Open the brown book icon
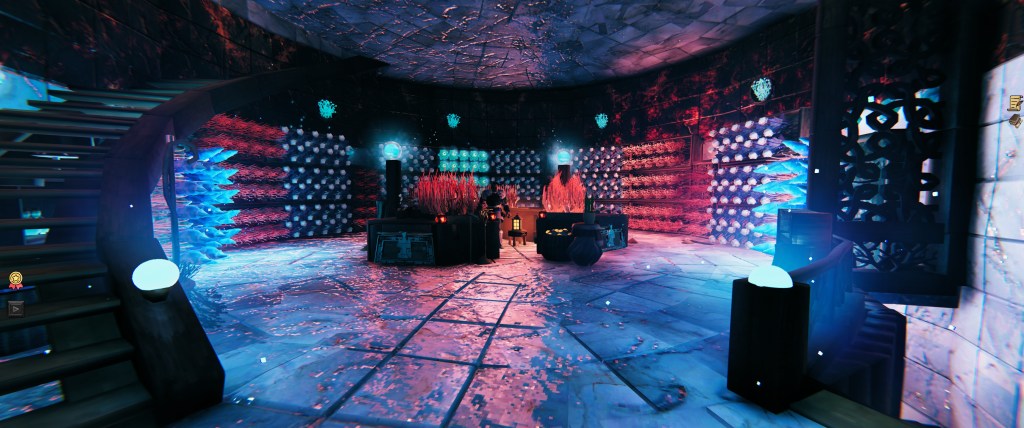The height and width of the screenshot is (428, 1024). (x=1015, y=122)
